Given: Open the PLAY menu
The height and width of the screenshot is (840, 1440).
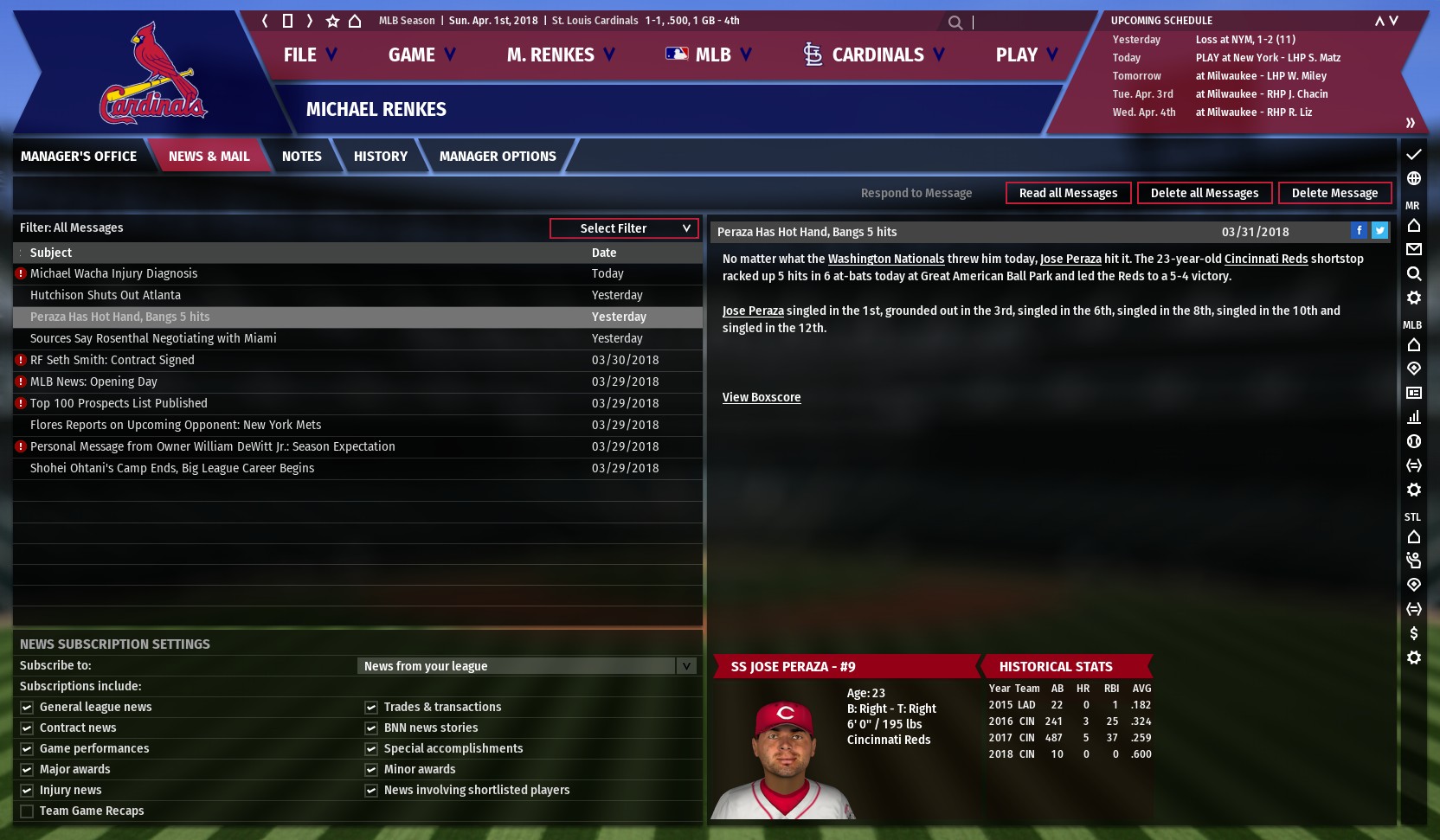Looking at the screenshot, I should pos(1026,55).
